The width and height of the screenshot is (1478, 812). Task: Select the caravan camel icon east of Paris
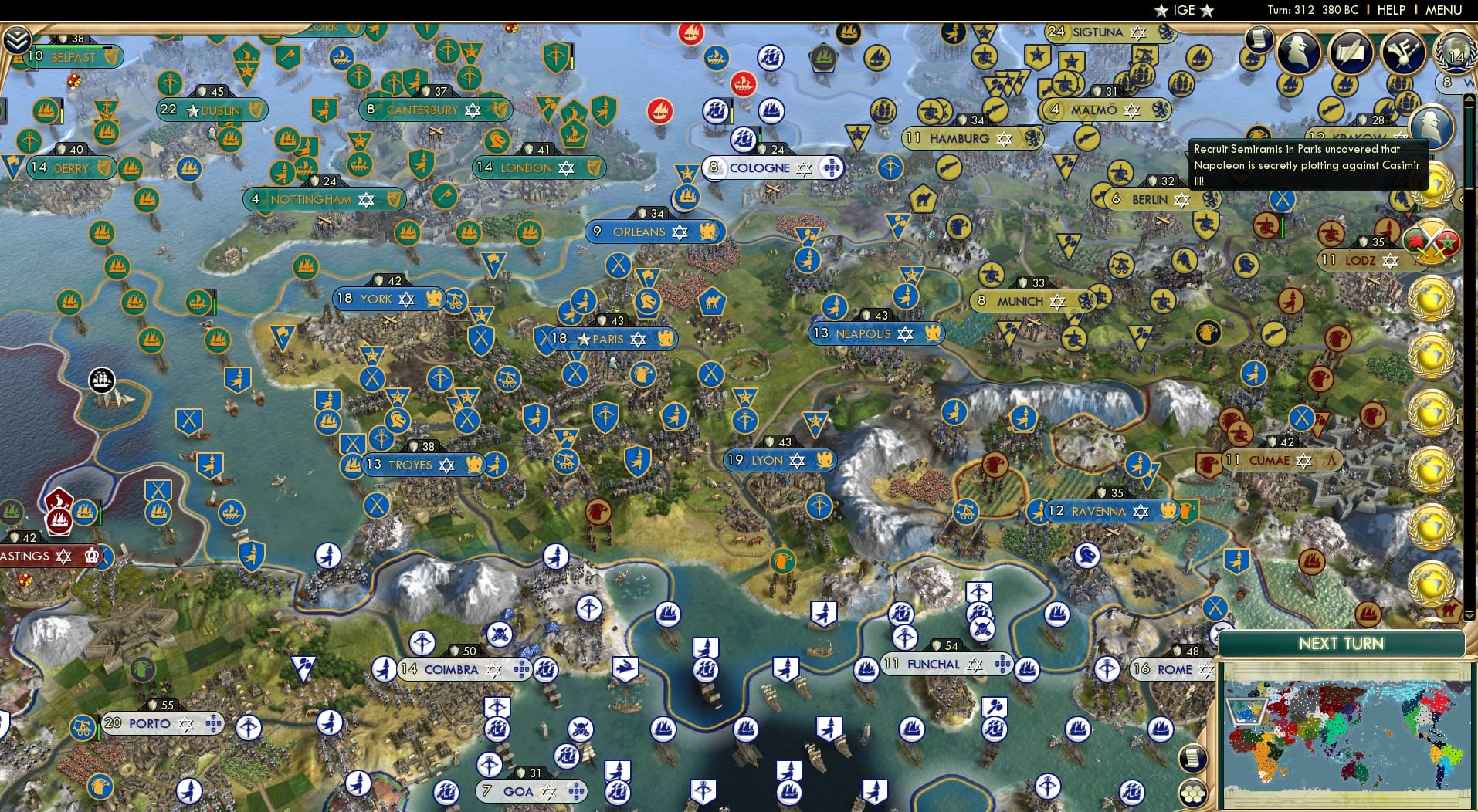713,303
